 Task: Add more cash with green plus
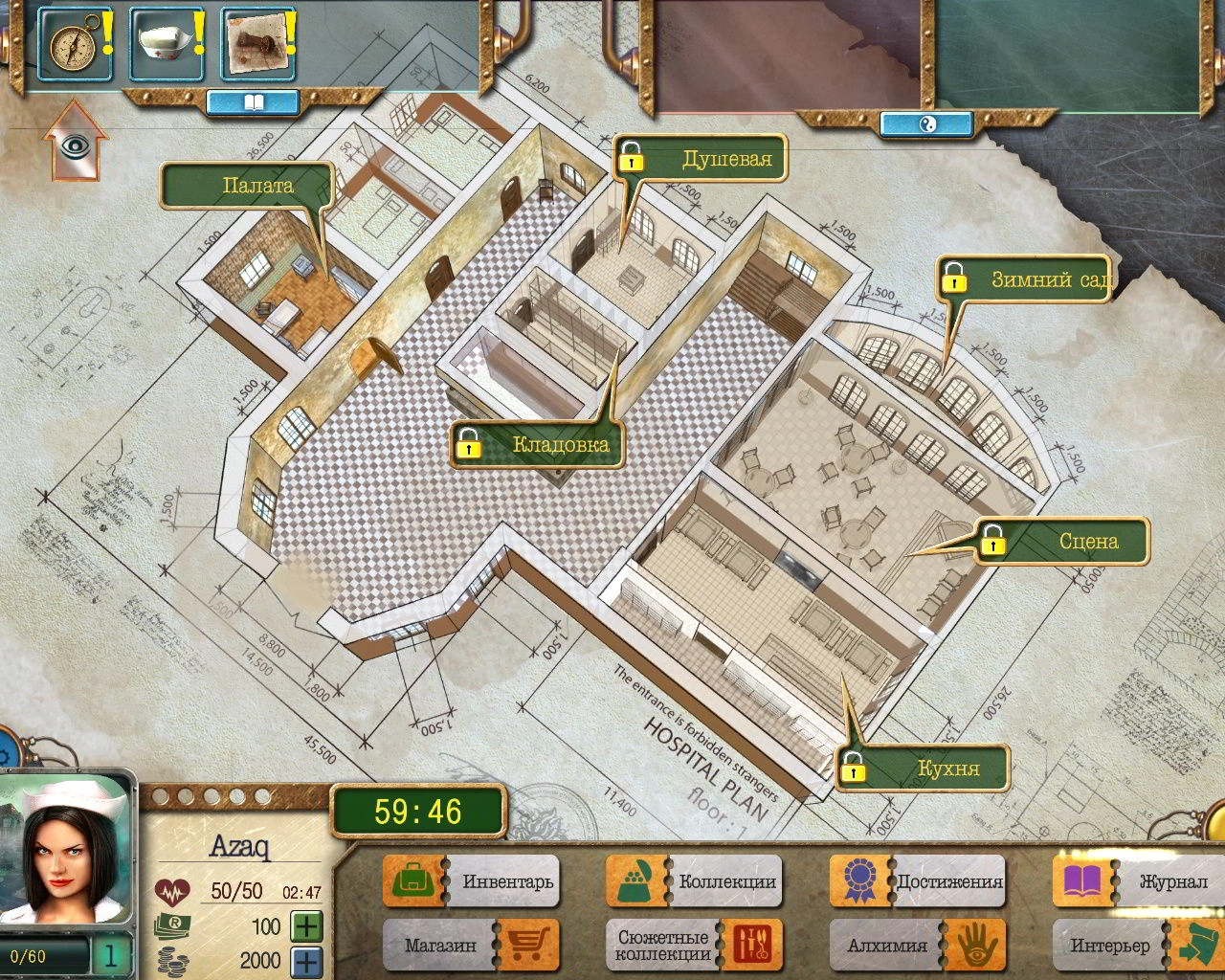306,926
